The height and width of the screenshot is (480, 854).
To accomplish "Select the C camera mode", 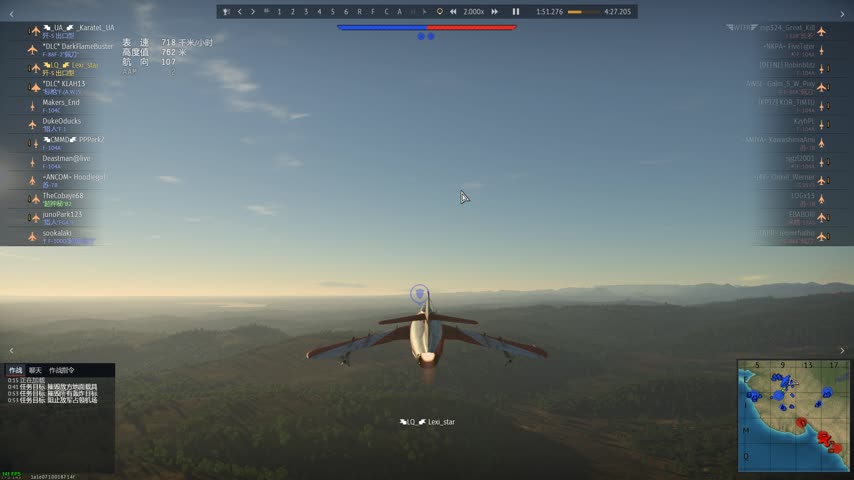I will (x=386, y=12).
